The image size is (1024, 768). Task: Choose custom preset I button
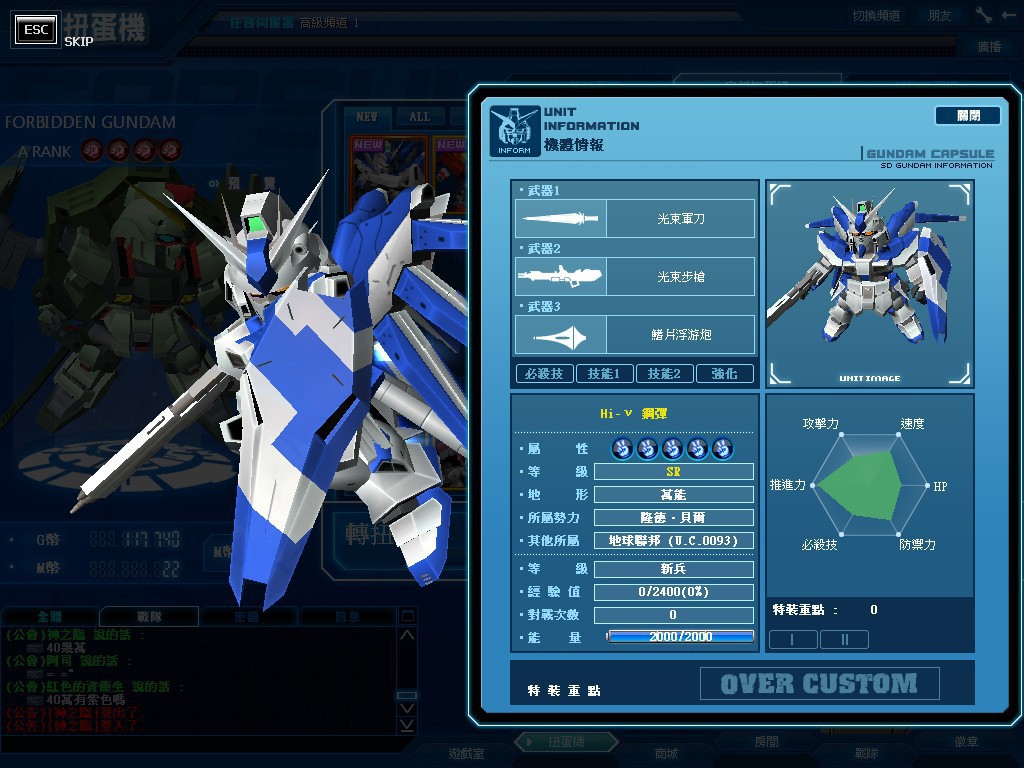pos(792,639)
